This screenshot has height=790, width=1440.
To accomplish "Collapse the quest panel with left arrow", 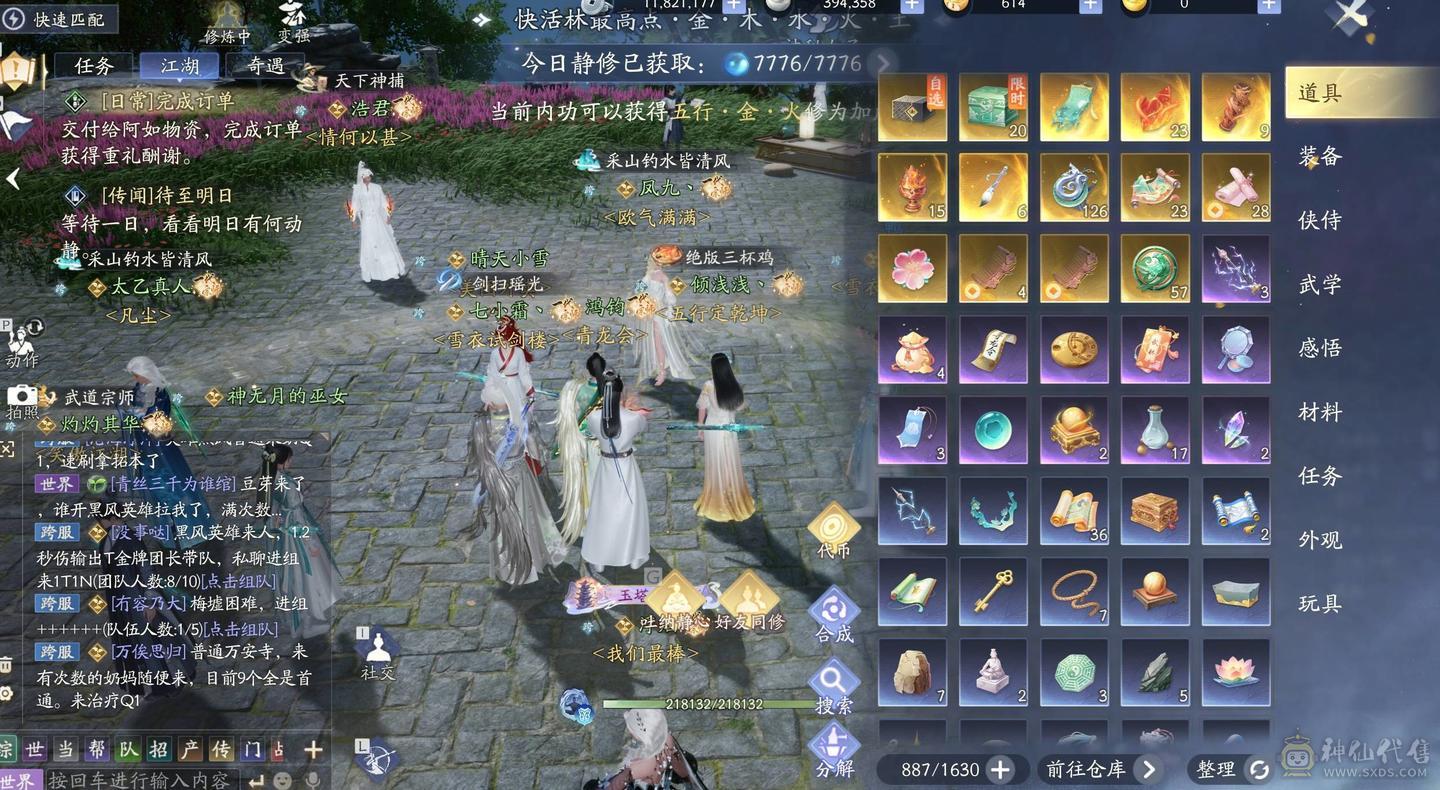I will [x=14, y=179].
